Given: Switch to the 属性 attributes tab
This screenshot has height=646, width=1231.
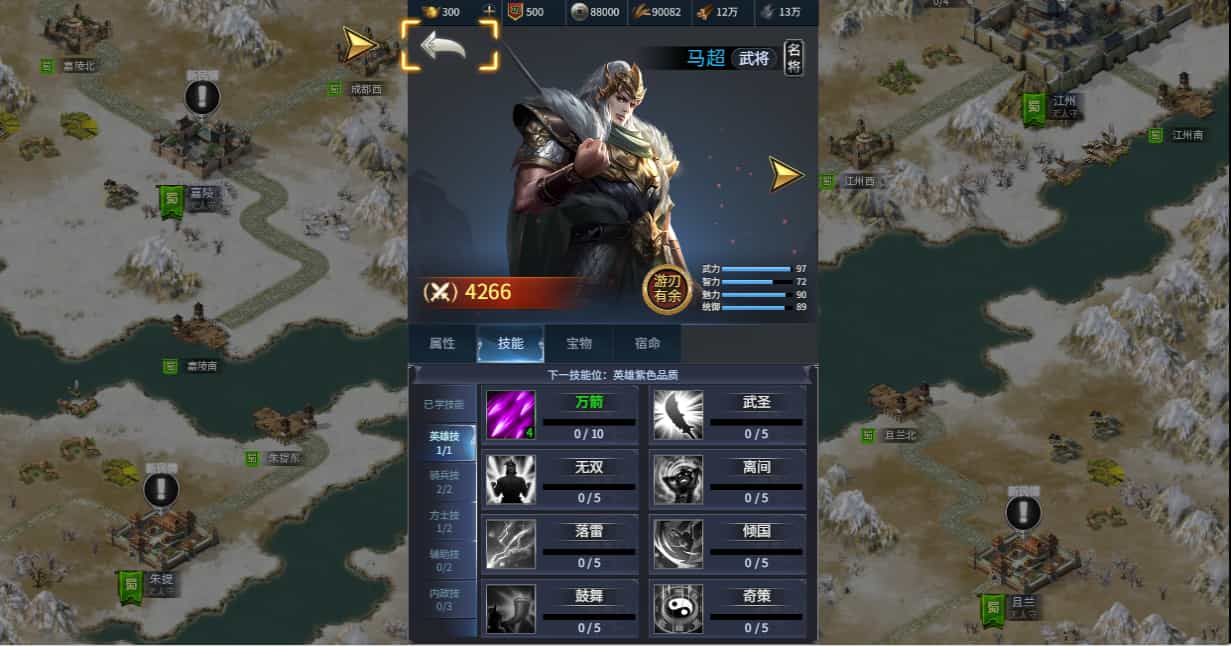Looking at the screenshot, I should pyautogui.click(x=442, y=343).
